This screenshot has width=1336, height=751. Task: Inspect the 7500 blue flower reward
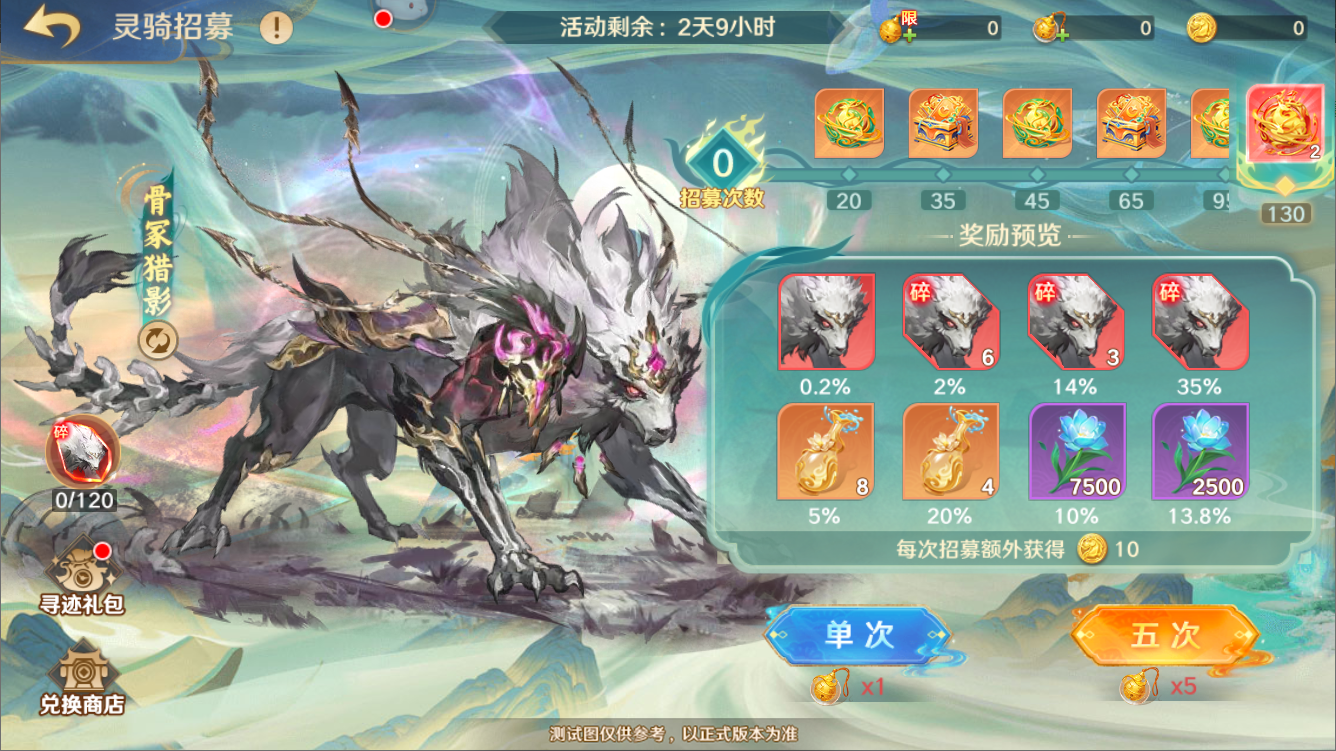1076,451
